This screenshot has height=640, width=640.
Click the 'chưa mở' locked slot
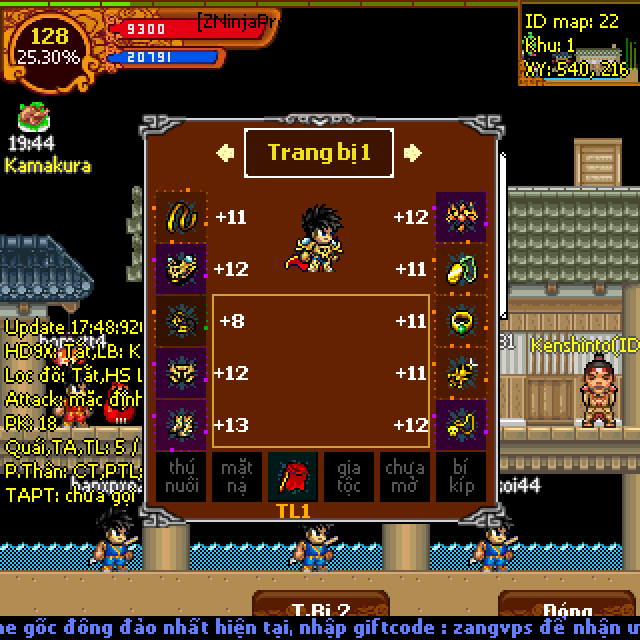pyautogui.click(x=405, y=477)
